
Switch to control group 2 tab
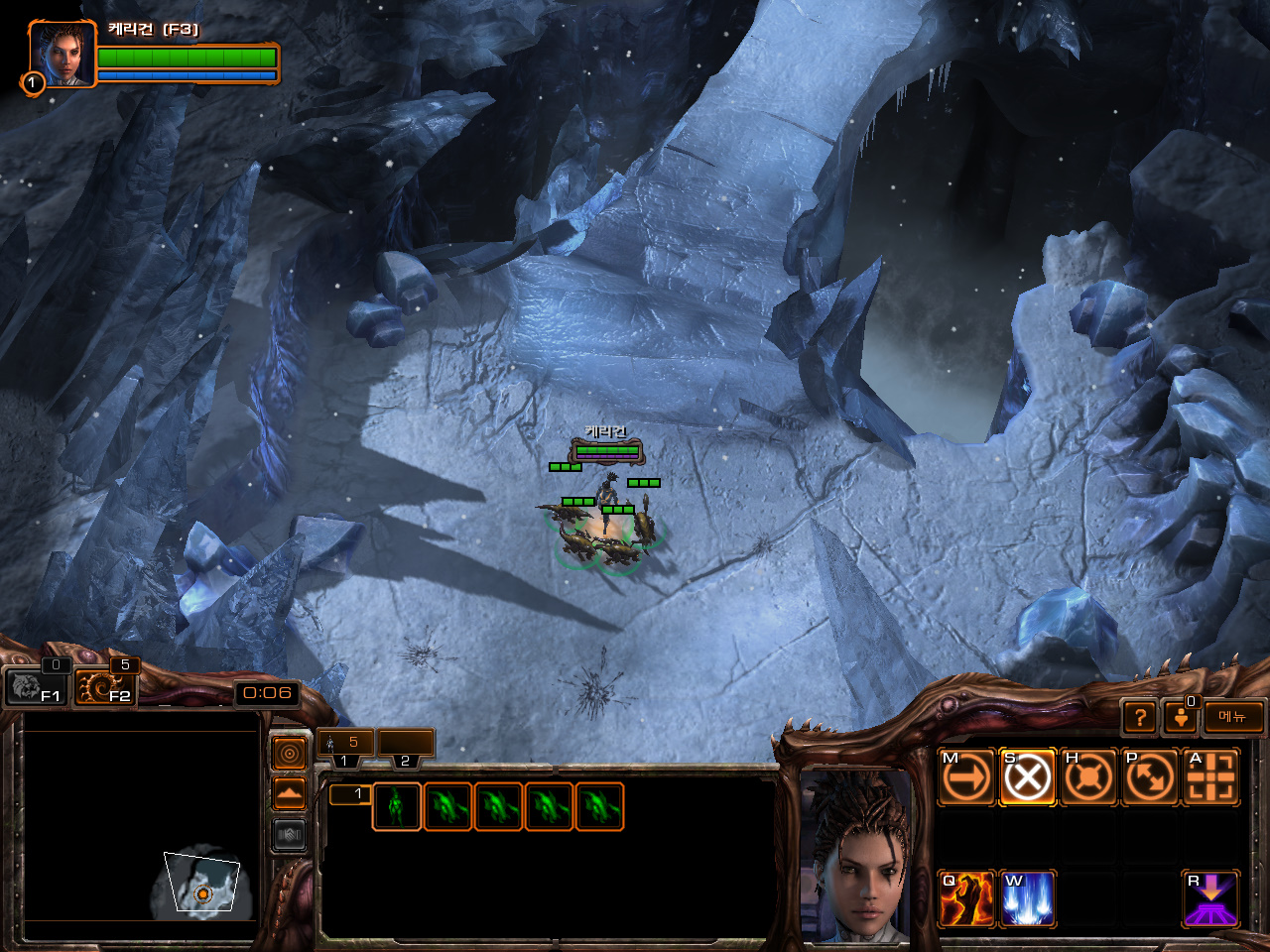point(406,749)
